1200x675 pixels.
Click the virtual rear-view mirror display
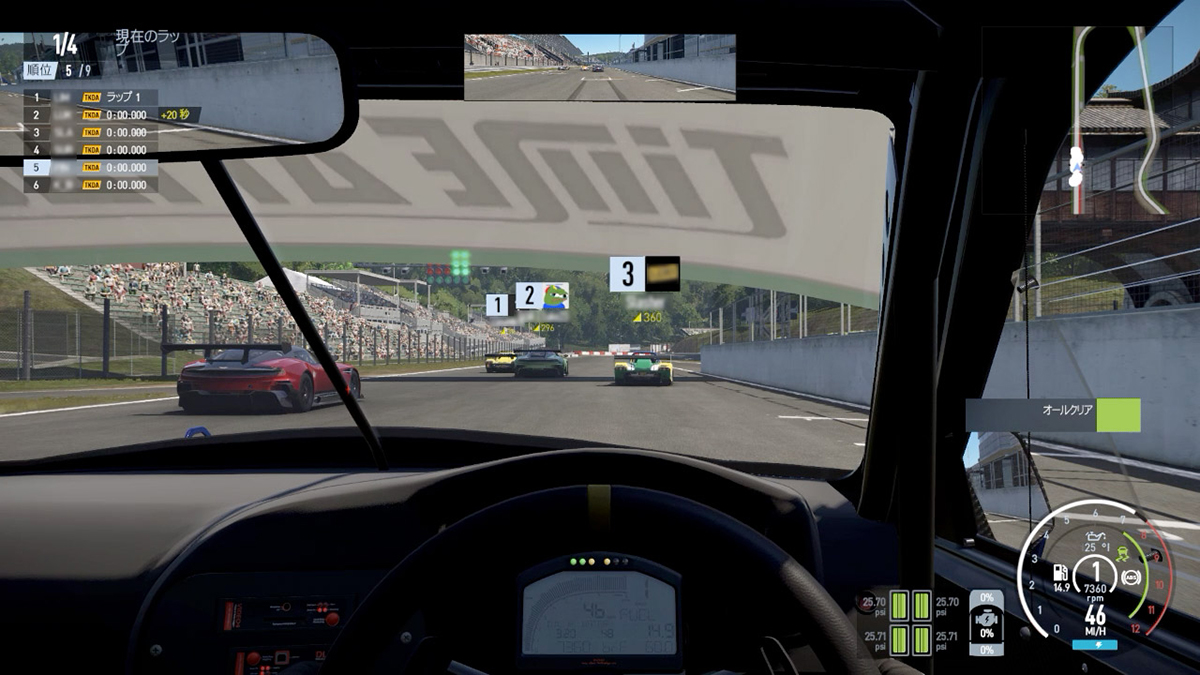tap(599, 67)
